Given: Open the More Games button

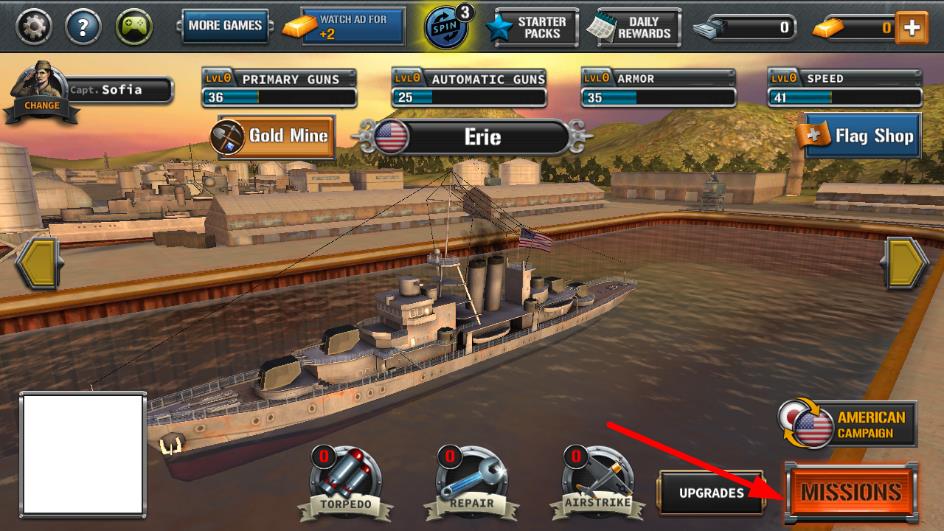Looking at the screenshot, I should click(225, 26).
